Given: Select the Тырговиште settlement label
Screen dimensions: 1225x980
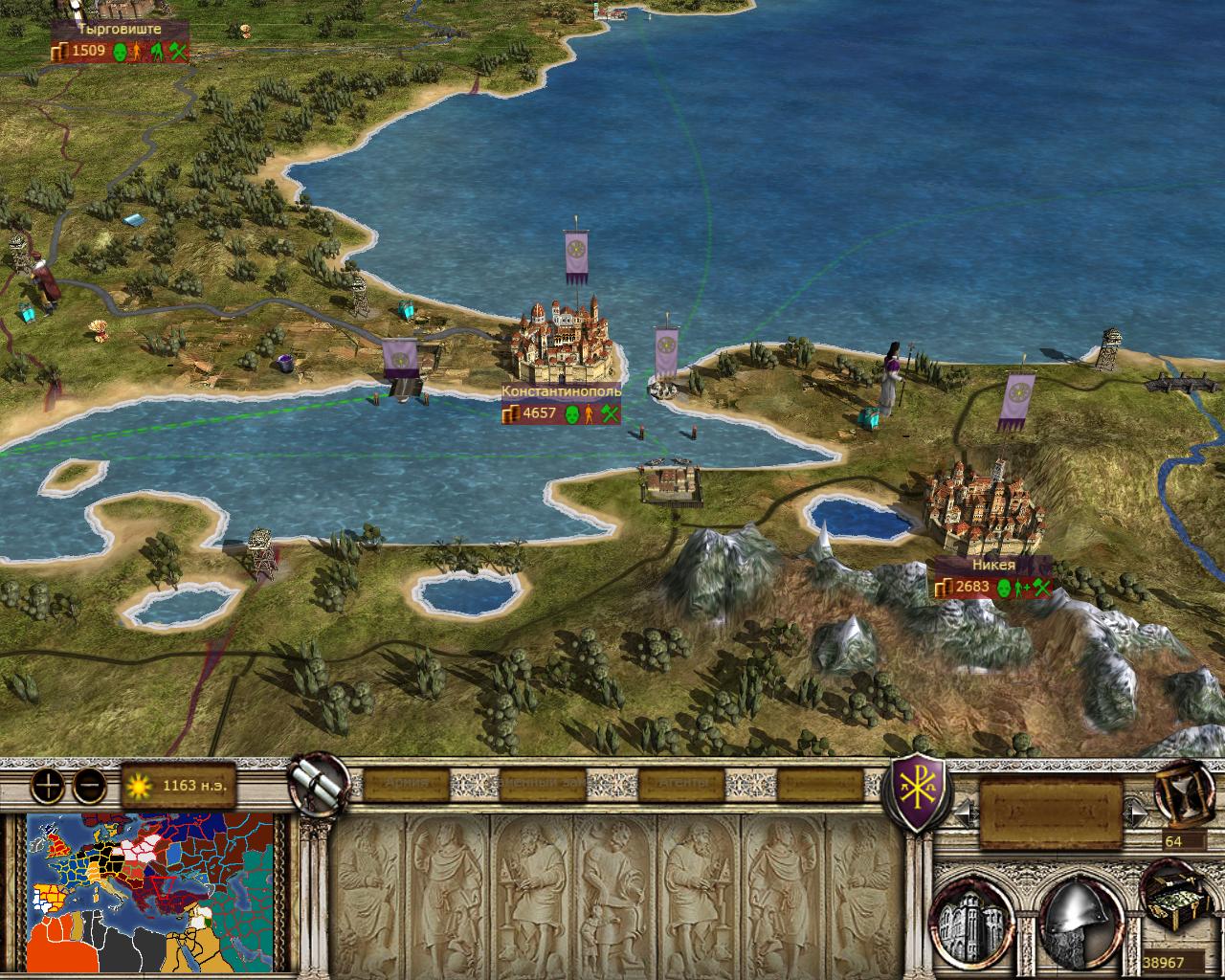Looking at the screenshot, I should click(120, 30).
